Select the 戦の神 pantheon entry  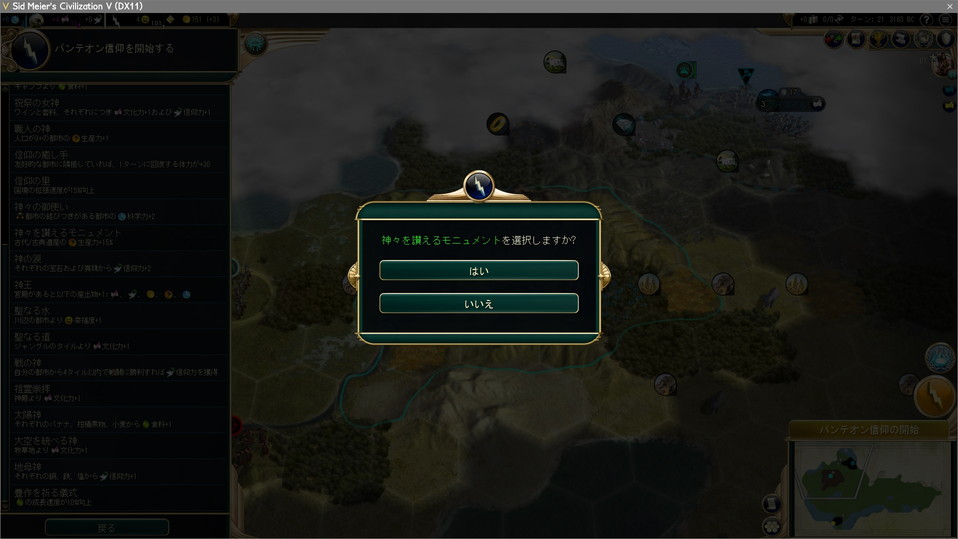(x=117, y=368)
